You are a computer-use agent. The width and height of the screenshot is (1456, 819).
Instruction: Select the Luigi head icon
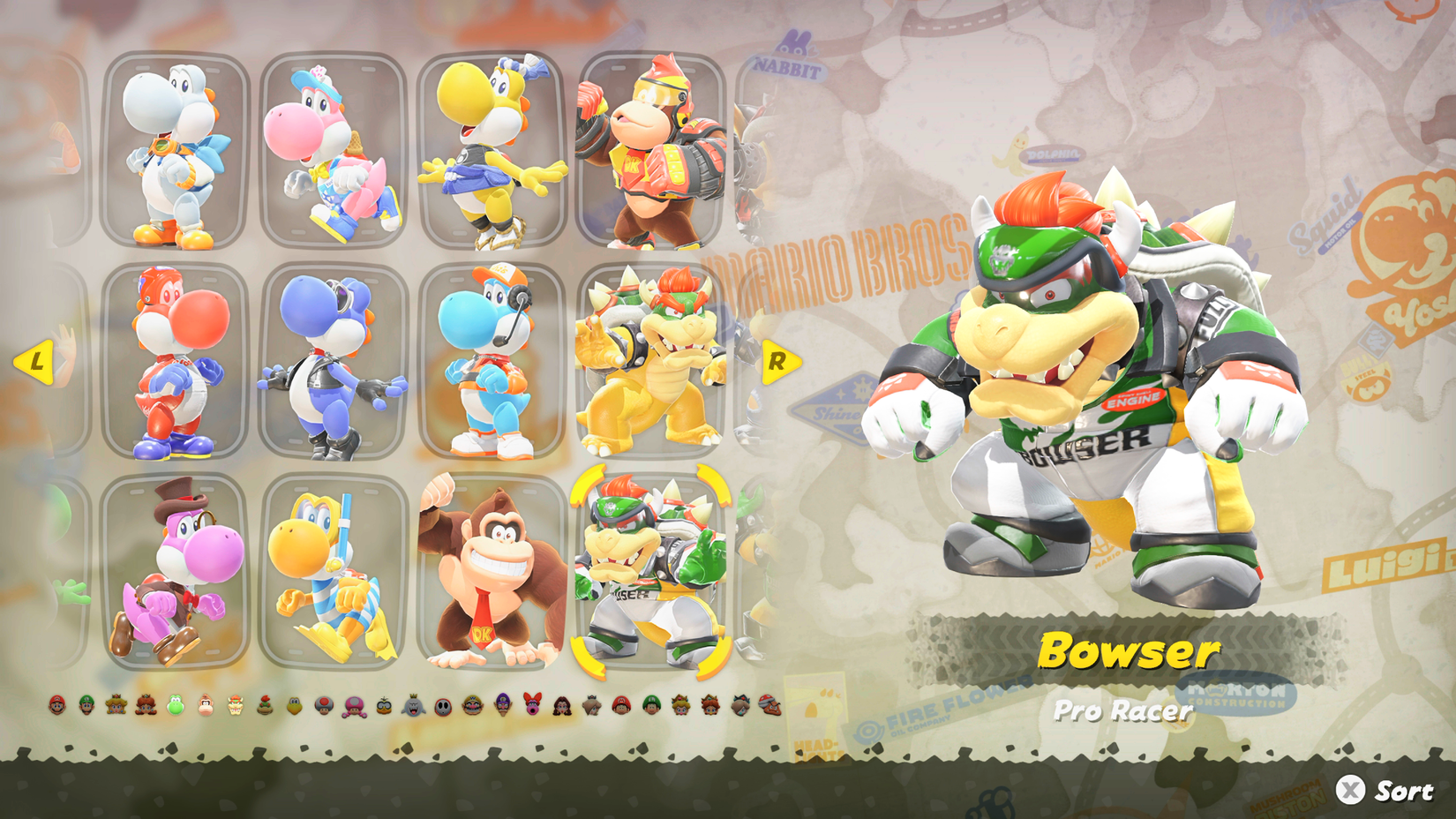tap(86, 704)
